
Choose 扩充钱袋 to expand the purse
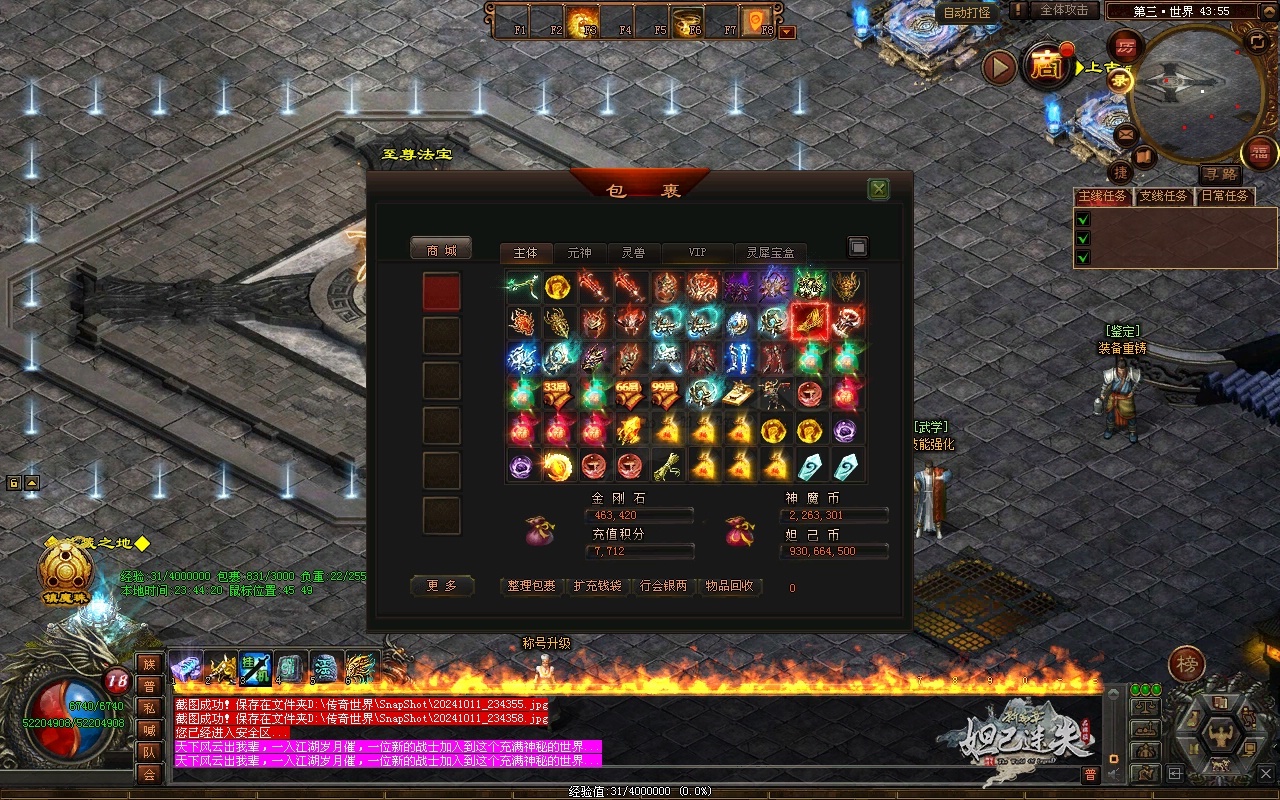point(597,586)
